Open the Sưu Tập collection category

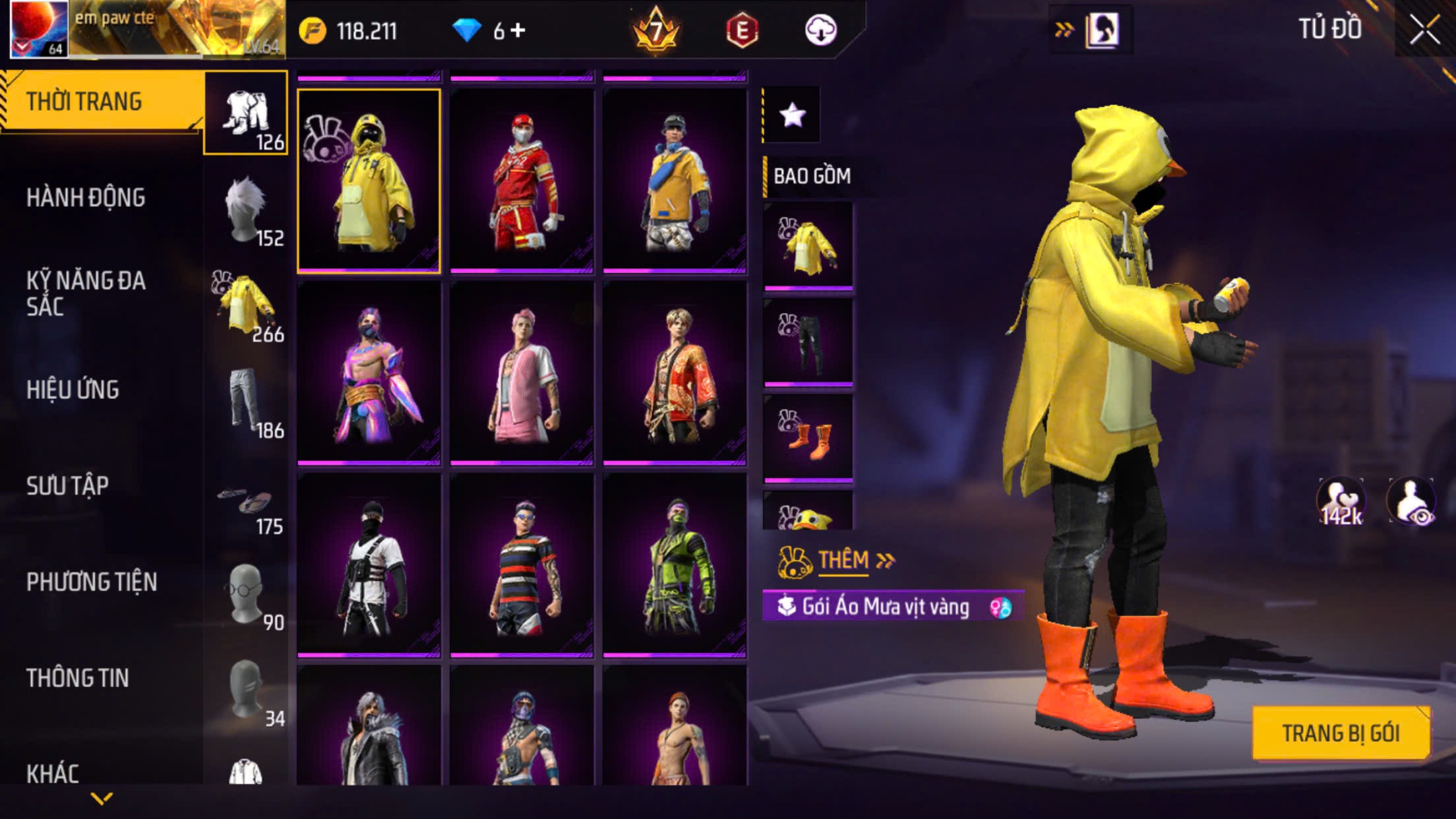[67, 486]
